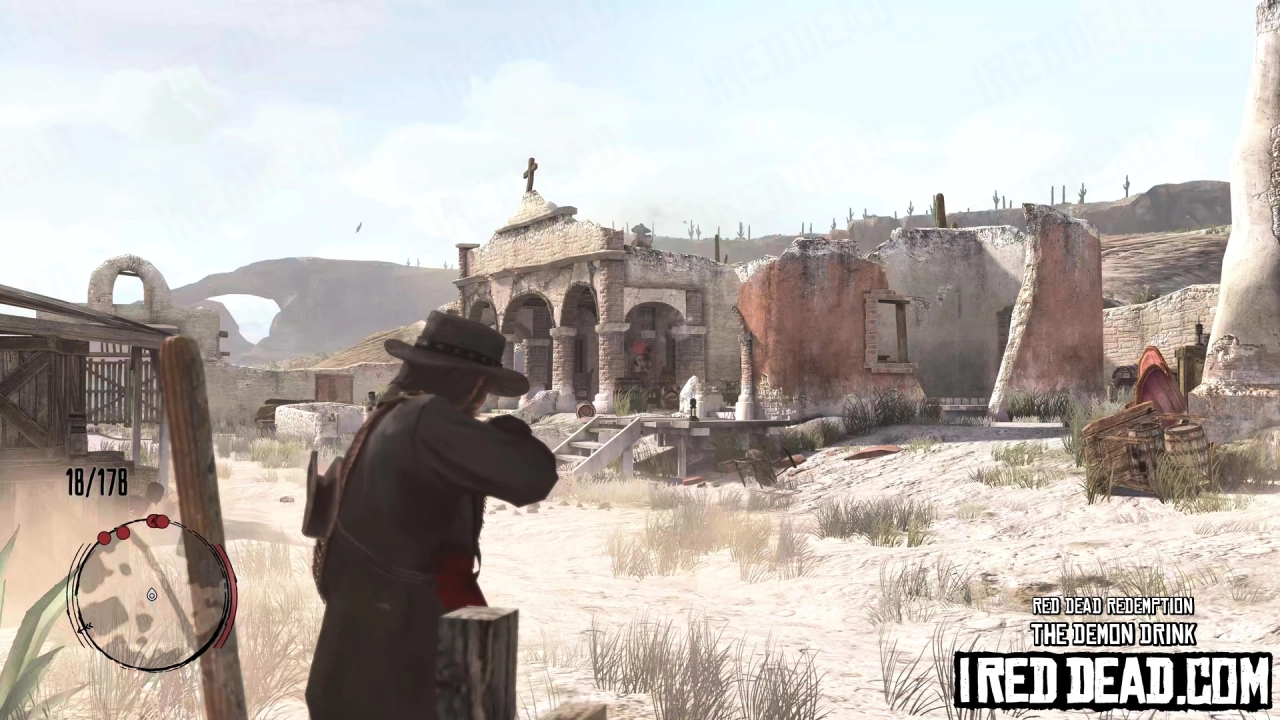Open the IREDDEAD.COM watermark link

1113,677
